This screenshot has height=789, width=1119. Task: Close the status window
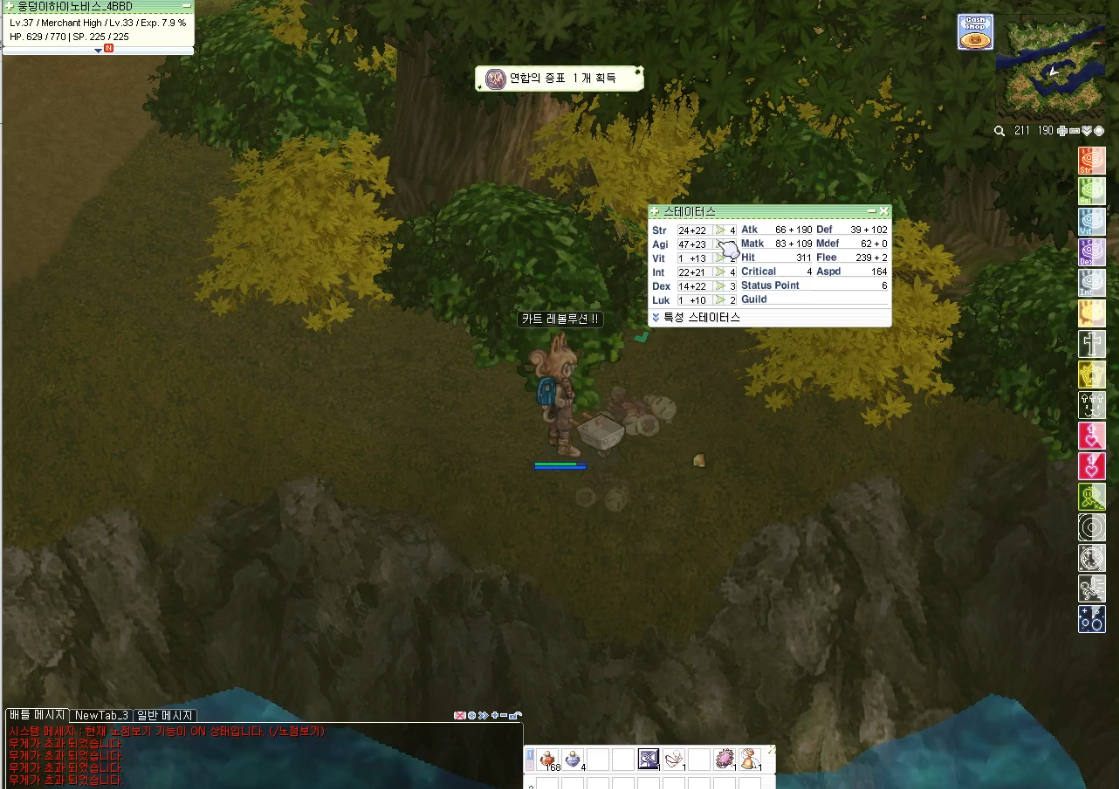pos(884,212)
